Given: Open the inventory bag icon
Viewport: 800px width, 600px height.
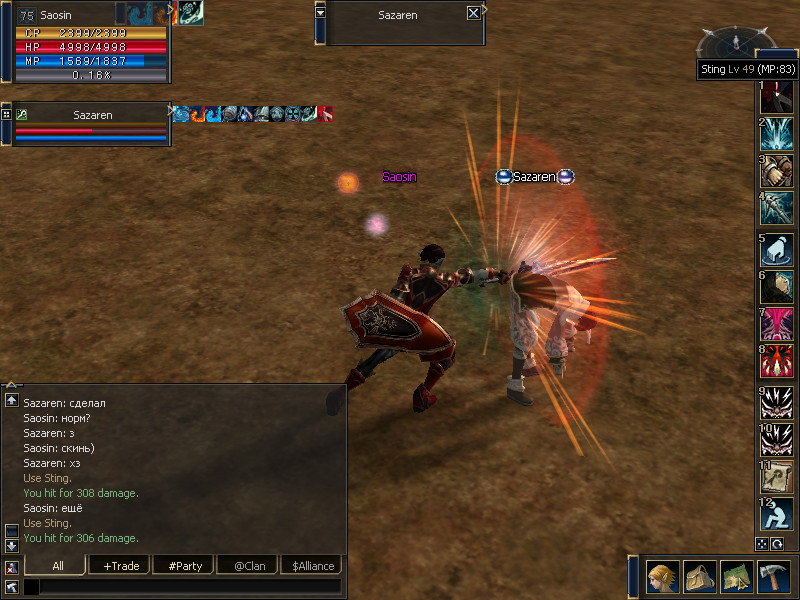Looking at the screenshot, I should pos(700,577).
